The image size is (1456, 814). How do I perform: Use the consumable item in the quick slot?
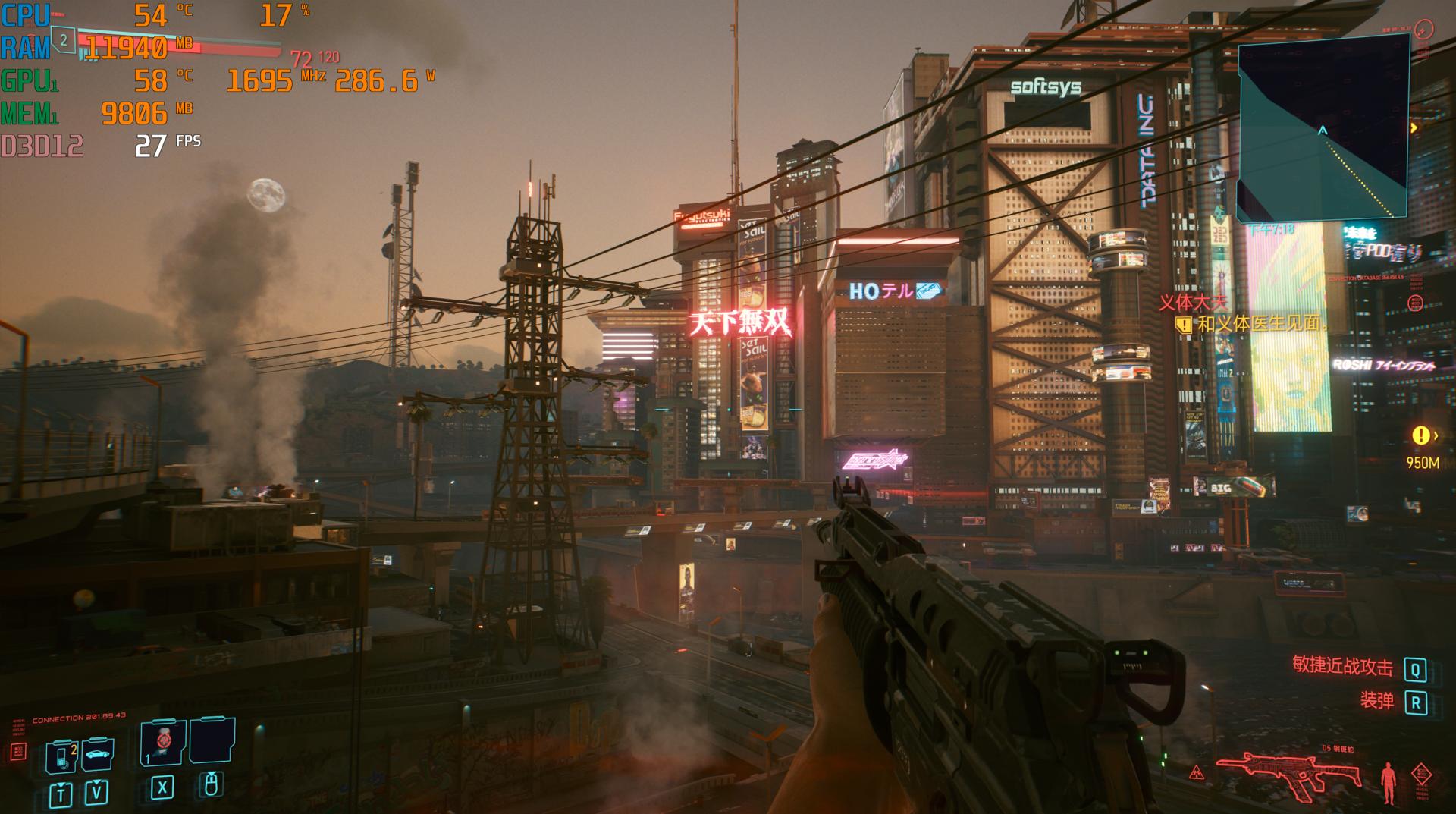click(x=162, y=742)
